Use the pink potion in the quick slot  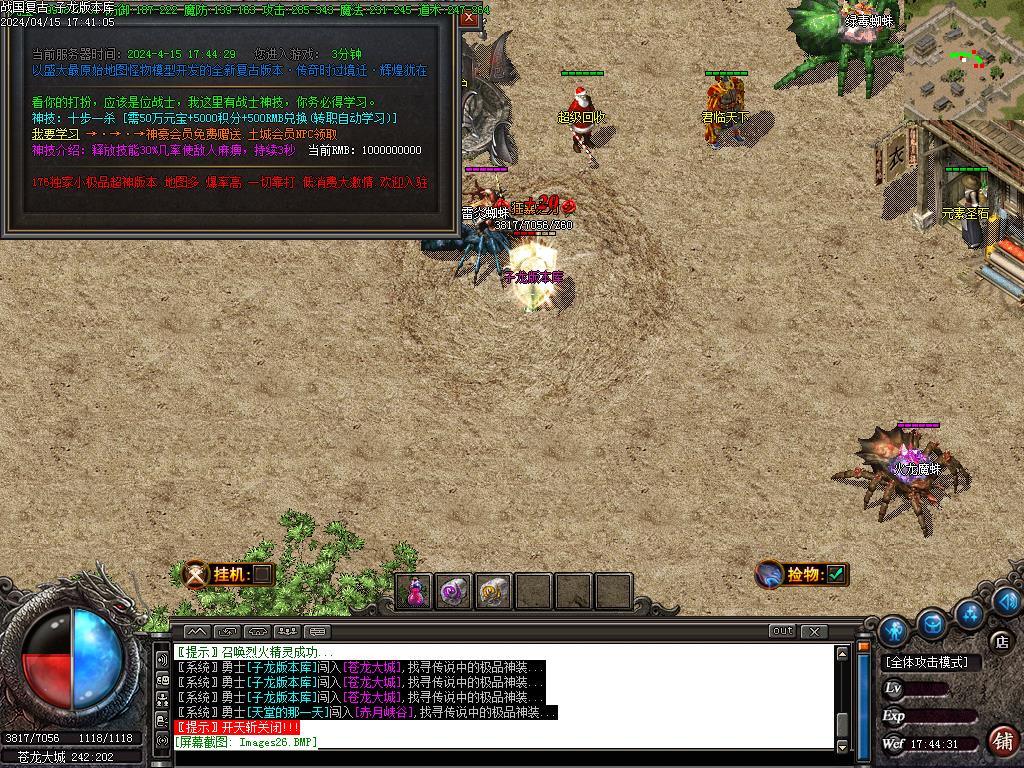coord(416,591)
